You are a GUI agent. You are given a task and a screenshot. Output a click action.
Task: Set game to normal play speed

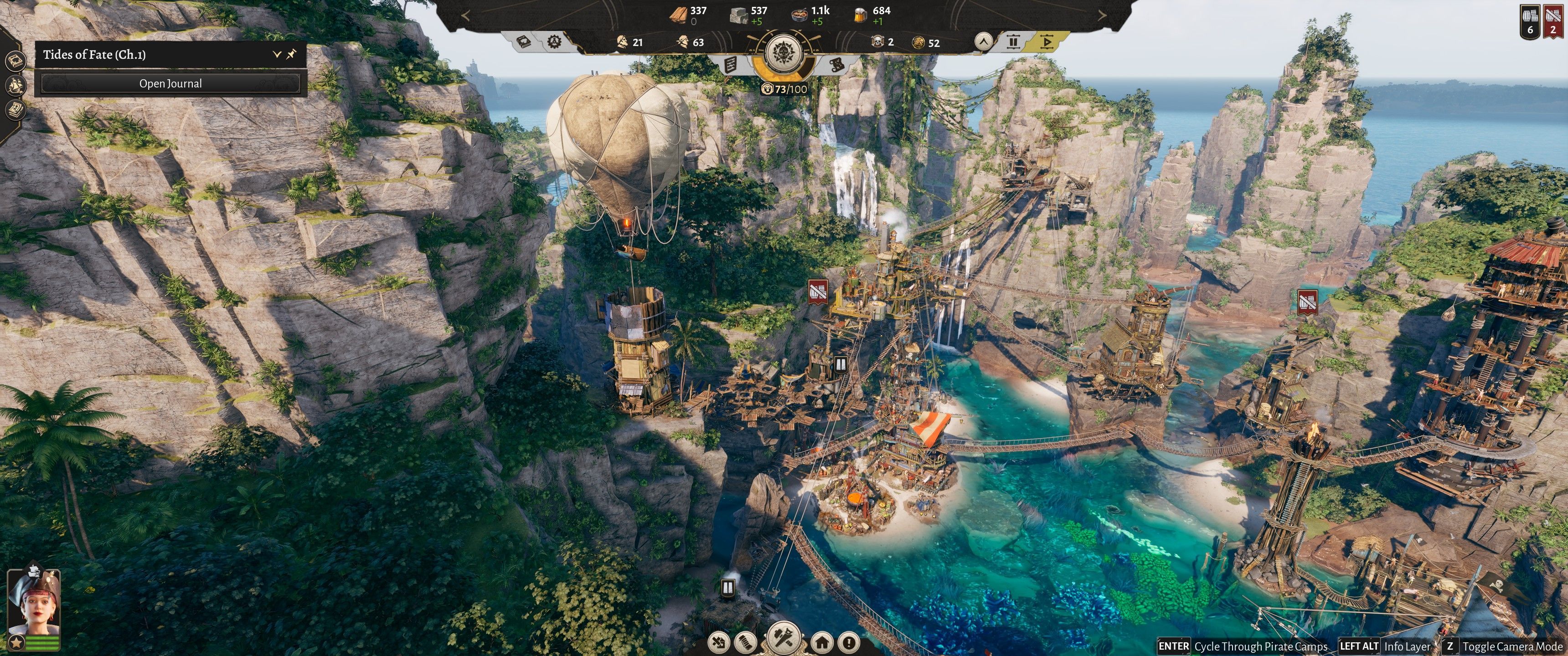click(x=1047, y=42)
